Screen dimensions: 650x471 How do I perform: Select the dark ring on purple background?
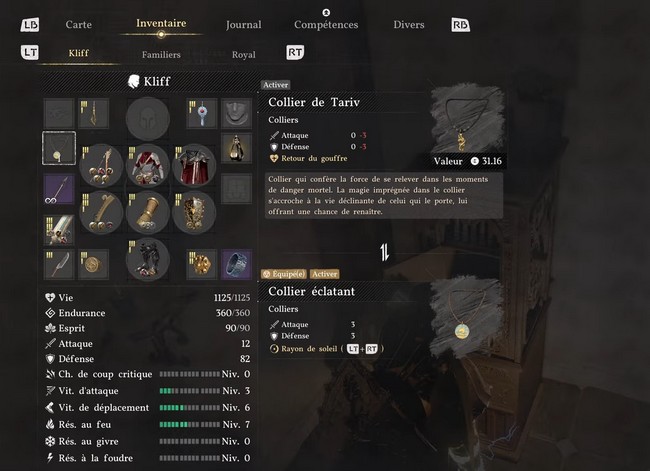pos(236,264)
